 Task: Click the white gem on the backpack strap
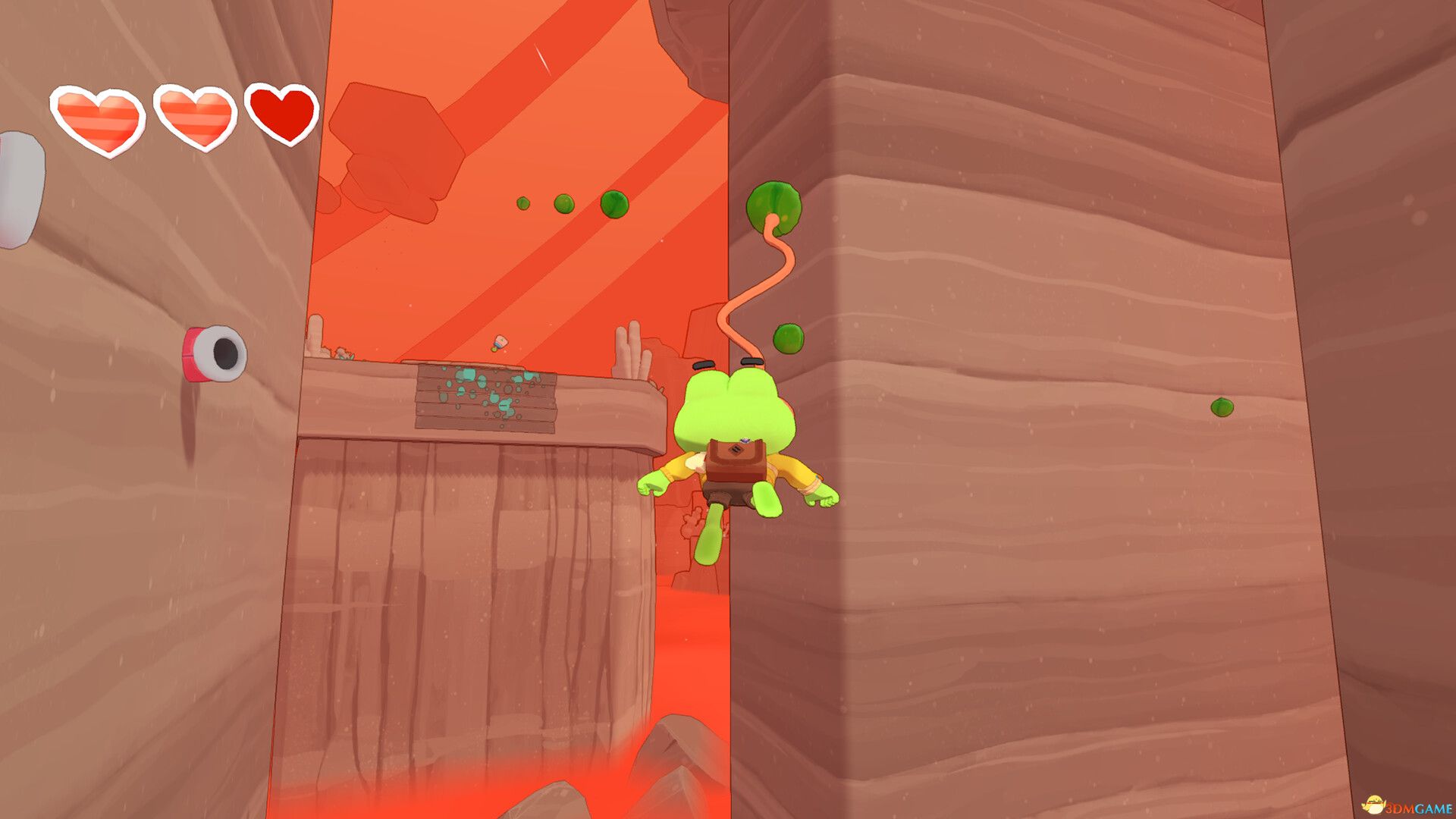click(x=745, y=441)
